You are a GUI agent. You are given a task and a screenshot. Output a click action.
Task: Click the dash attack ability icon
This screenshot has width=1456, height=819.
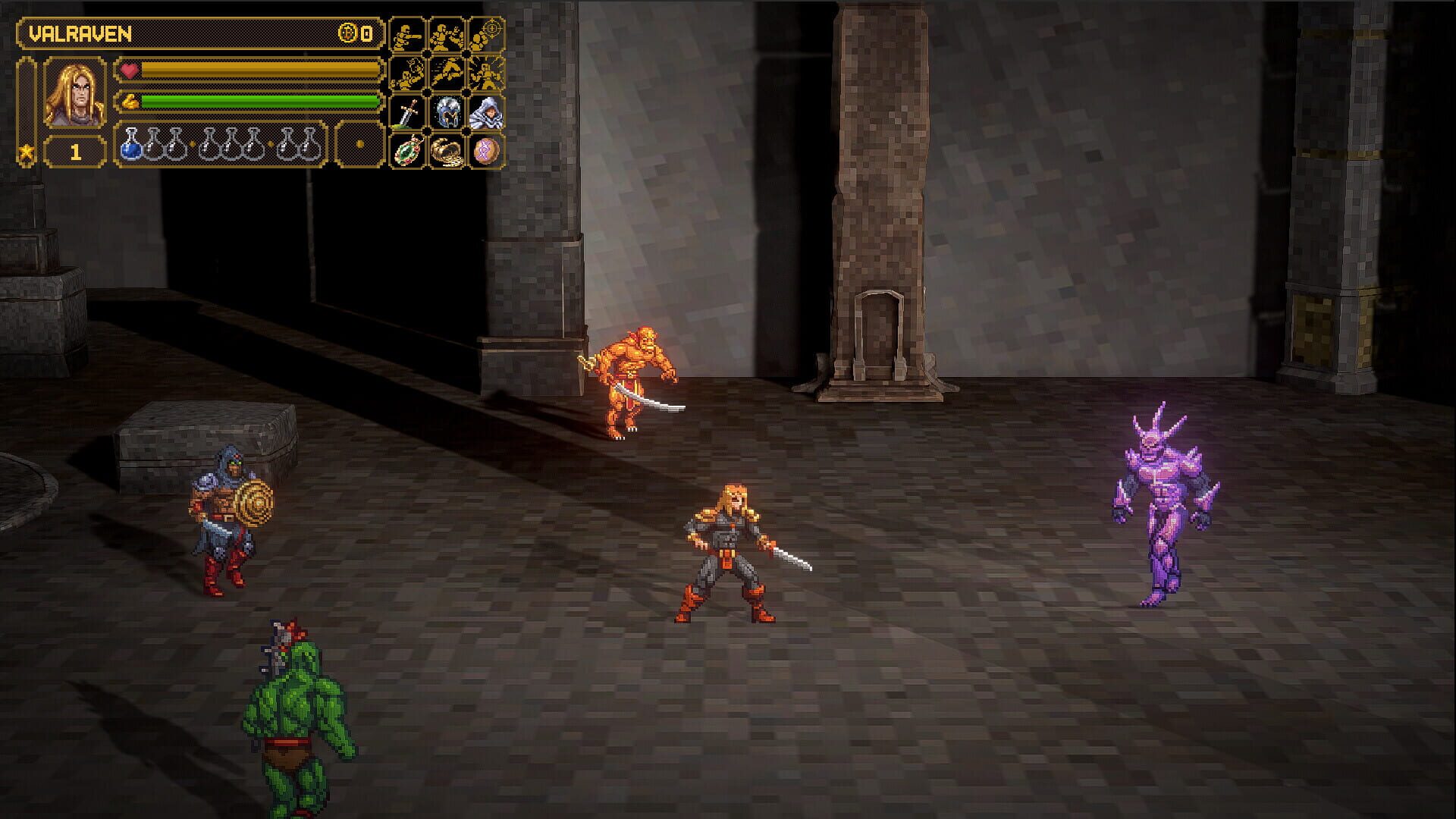pyautogui.click(x=447, y=73)
